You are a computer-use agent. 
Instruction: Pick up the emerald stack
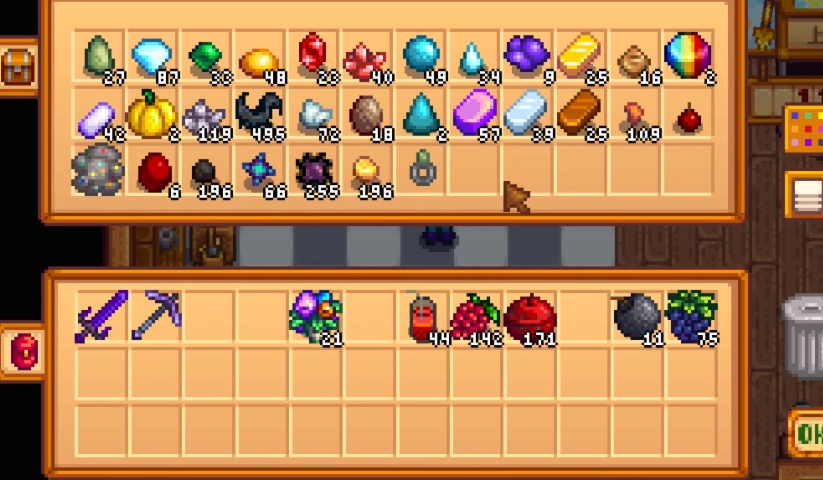point(205,56)
